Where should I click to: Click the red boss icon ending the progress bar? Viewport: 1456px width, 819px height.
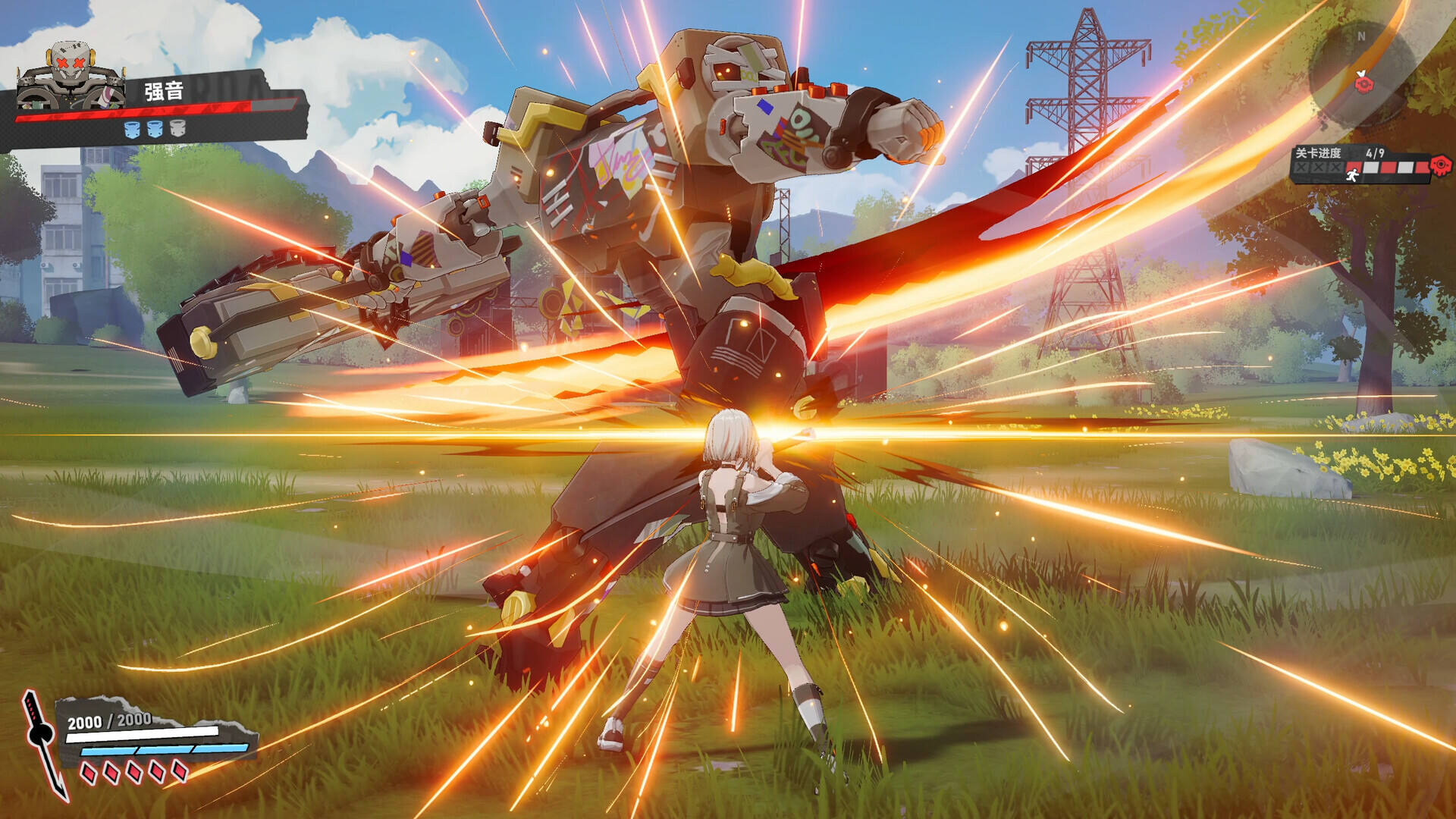coord(1441,165)
